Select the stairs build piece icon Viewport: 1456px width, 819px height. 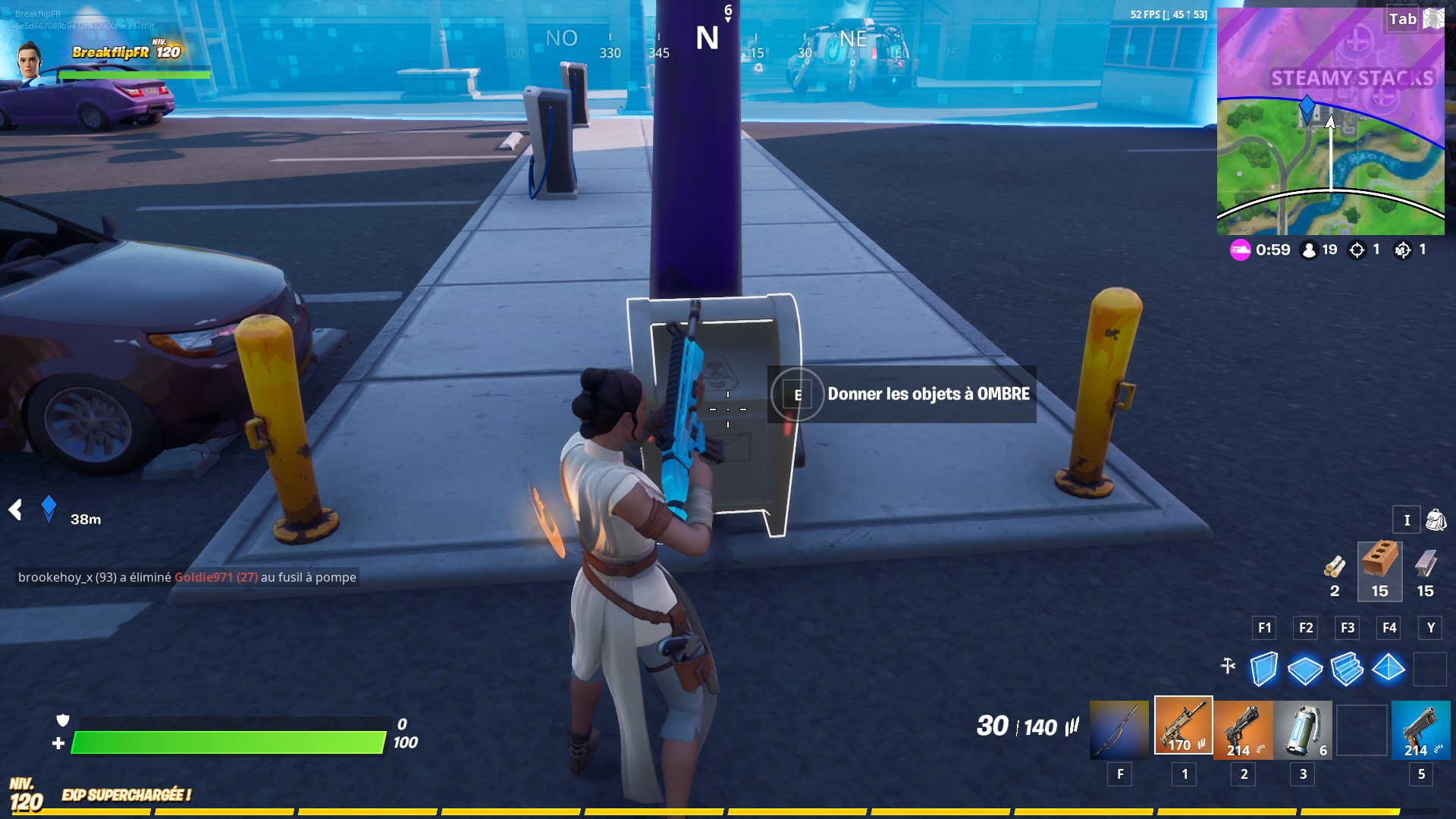coord(1349,670)
